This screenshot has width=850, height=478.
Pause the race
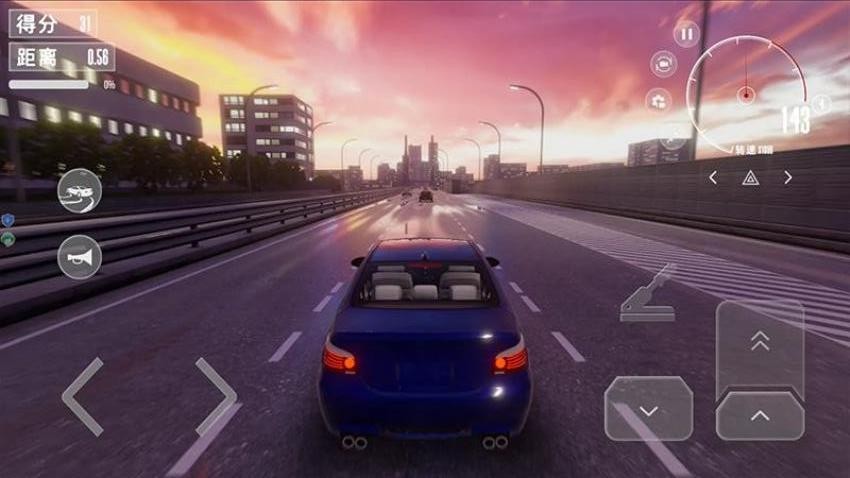tap(686, 35)
